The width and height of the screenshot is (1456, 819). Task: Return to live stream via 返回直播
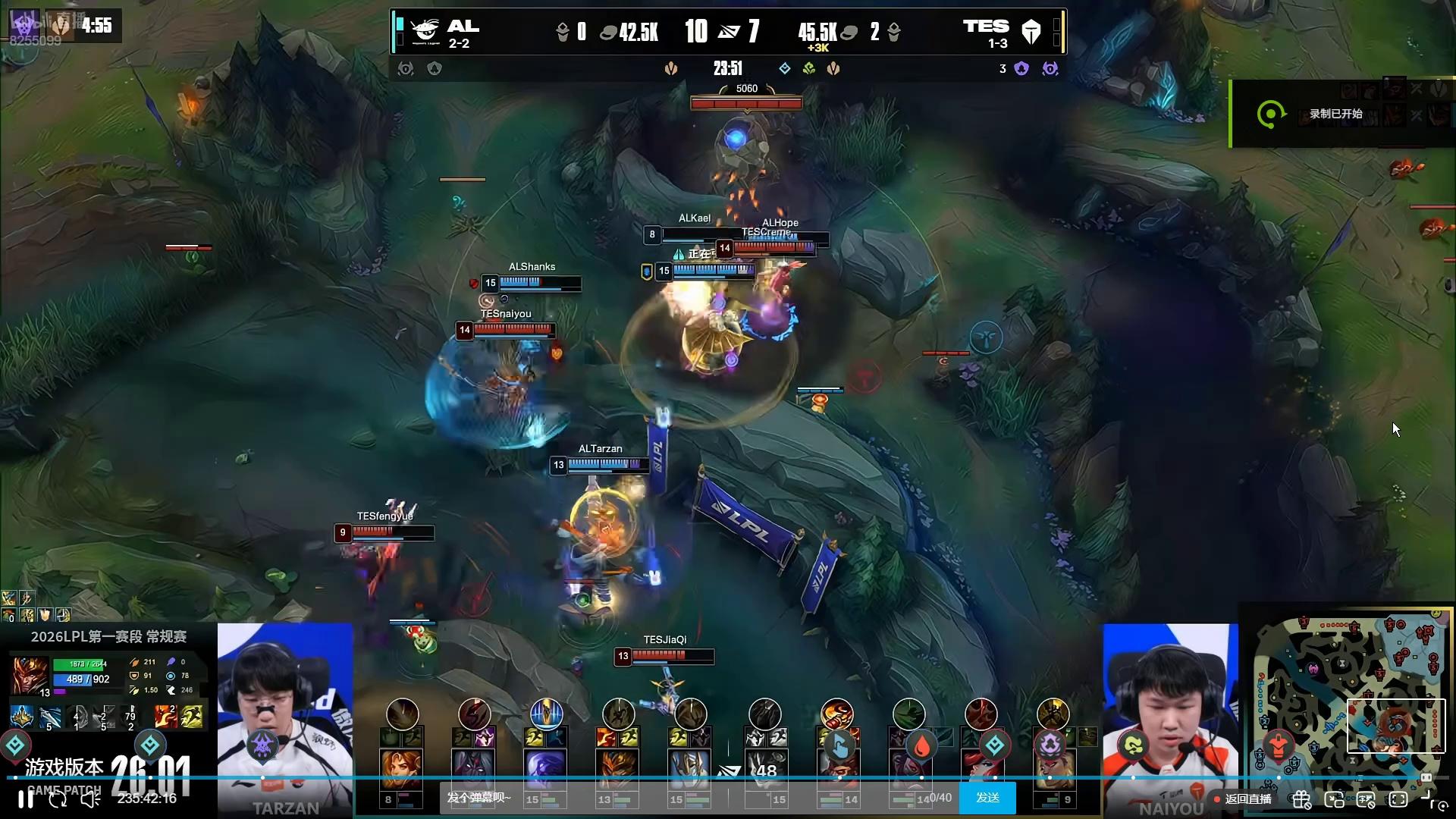coord(1247,799)
